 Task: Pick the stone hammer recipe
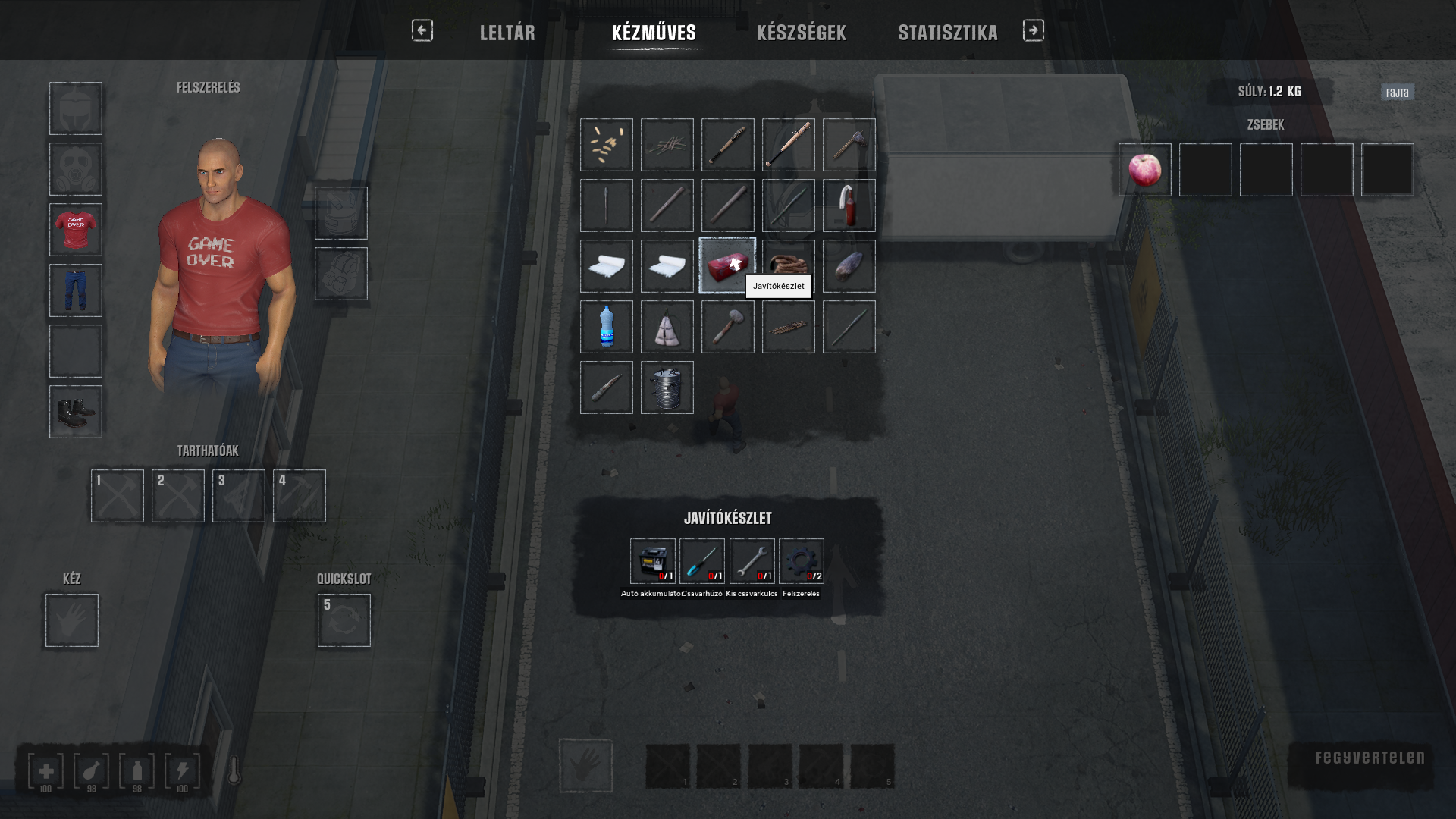[x=727, y=327]
